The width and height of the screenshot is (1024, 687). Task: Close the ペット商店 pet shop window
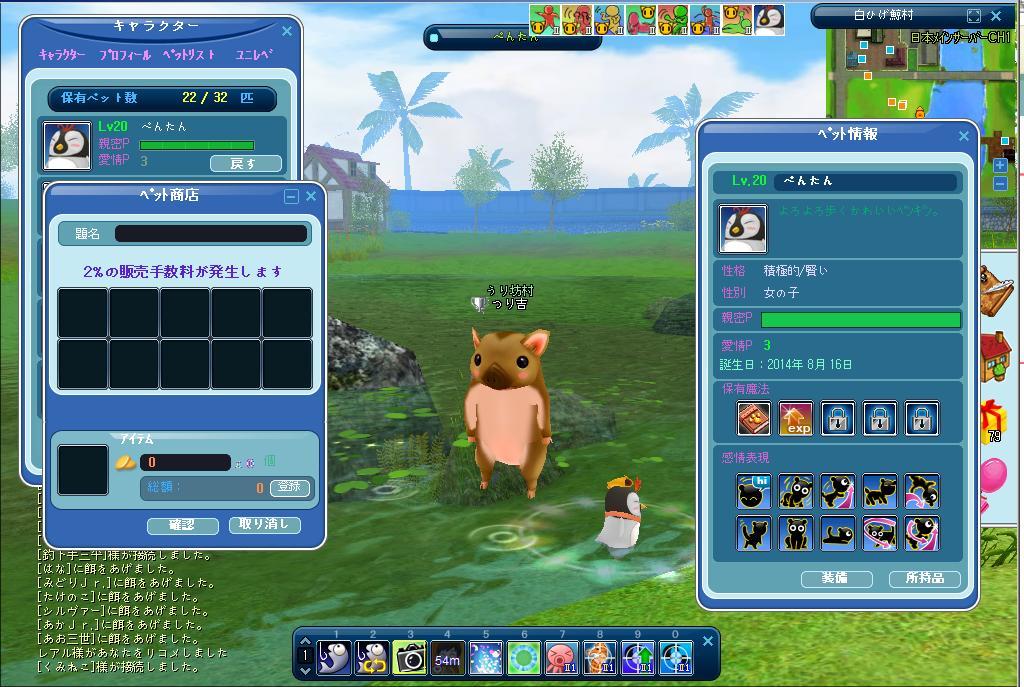[x=311, y=196]
